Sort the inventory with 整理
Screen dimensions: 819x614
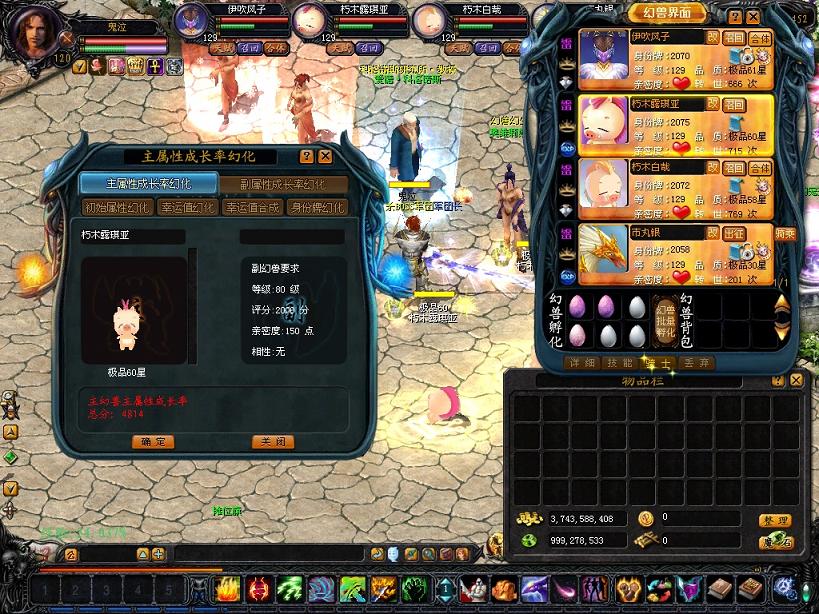[x=775, y=520]
